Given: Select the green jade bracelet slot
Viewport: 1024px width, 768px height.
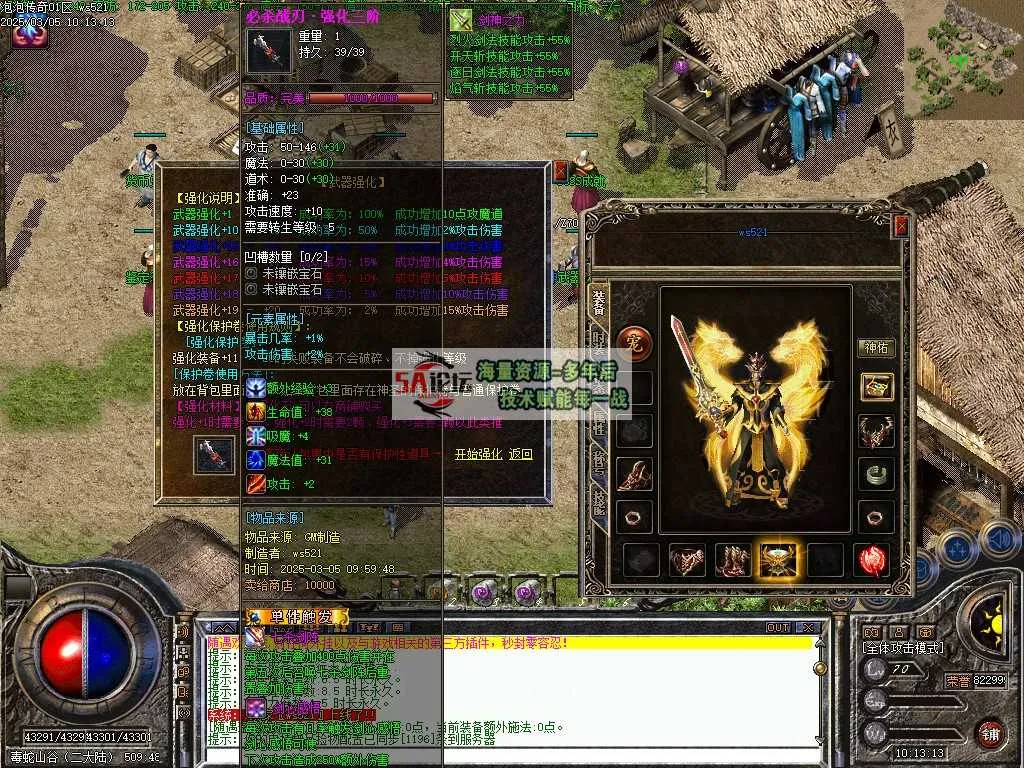Looking at the screenshot, I should 876,474.
